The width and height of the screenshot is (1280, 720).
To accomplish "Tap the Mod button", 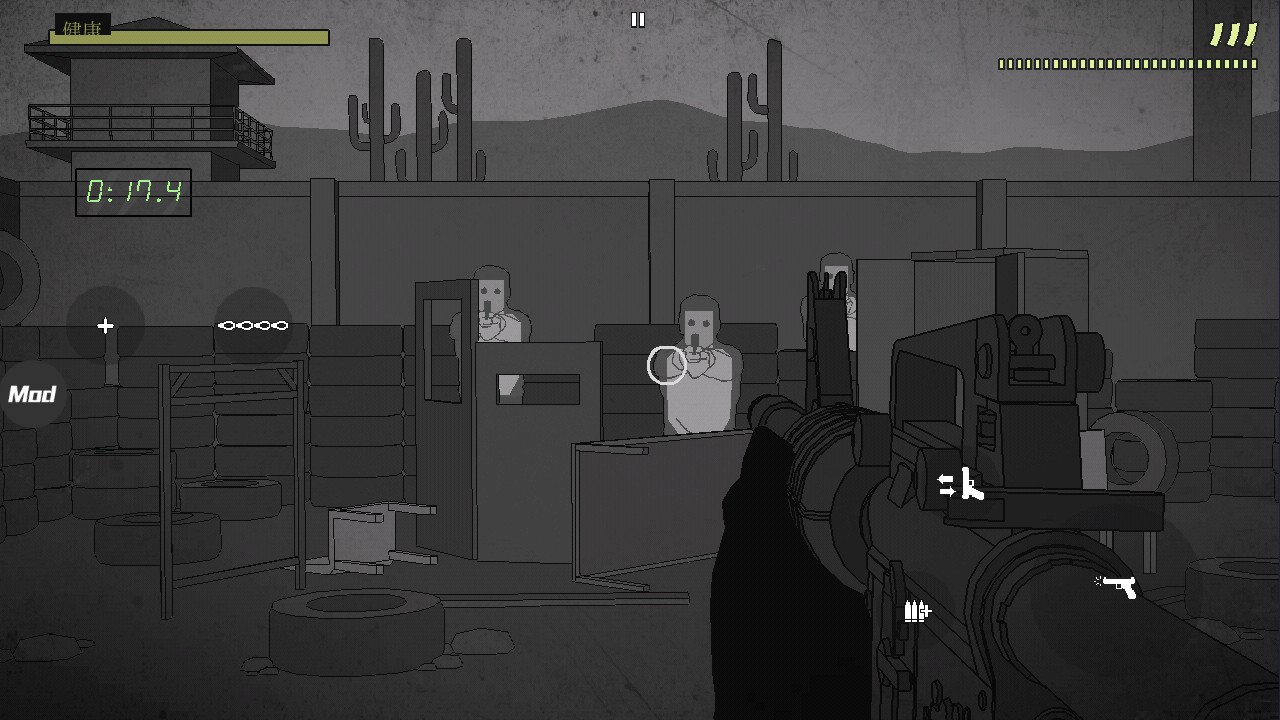I will tap(31, 394).
